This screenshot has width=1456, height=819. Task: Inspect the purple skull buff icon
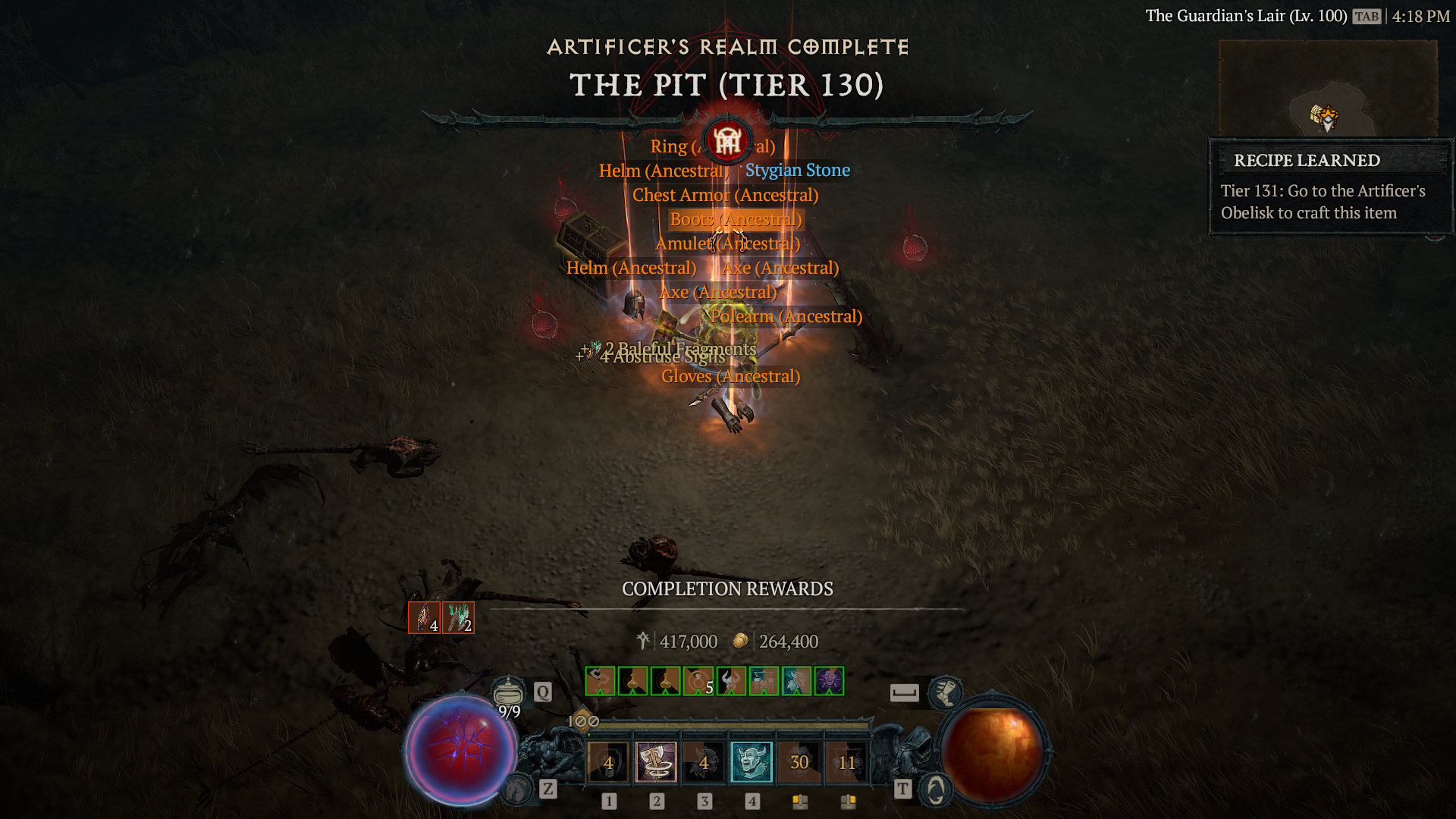click(829, 681)
